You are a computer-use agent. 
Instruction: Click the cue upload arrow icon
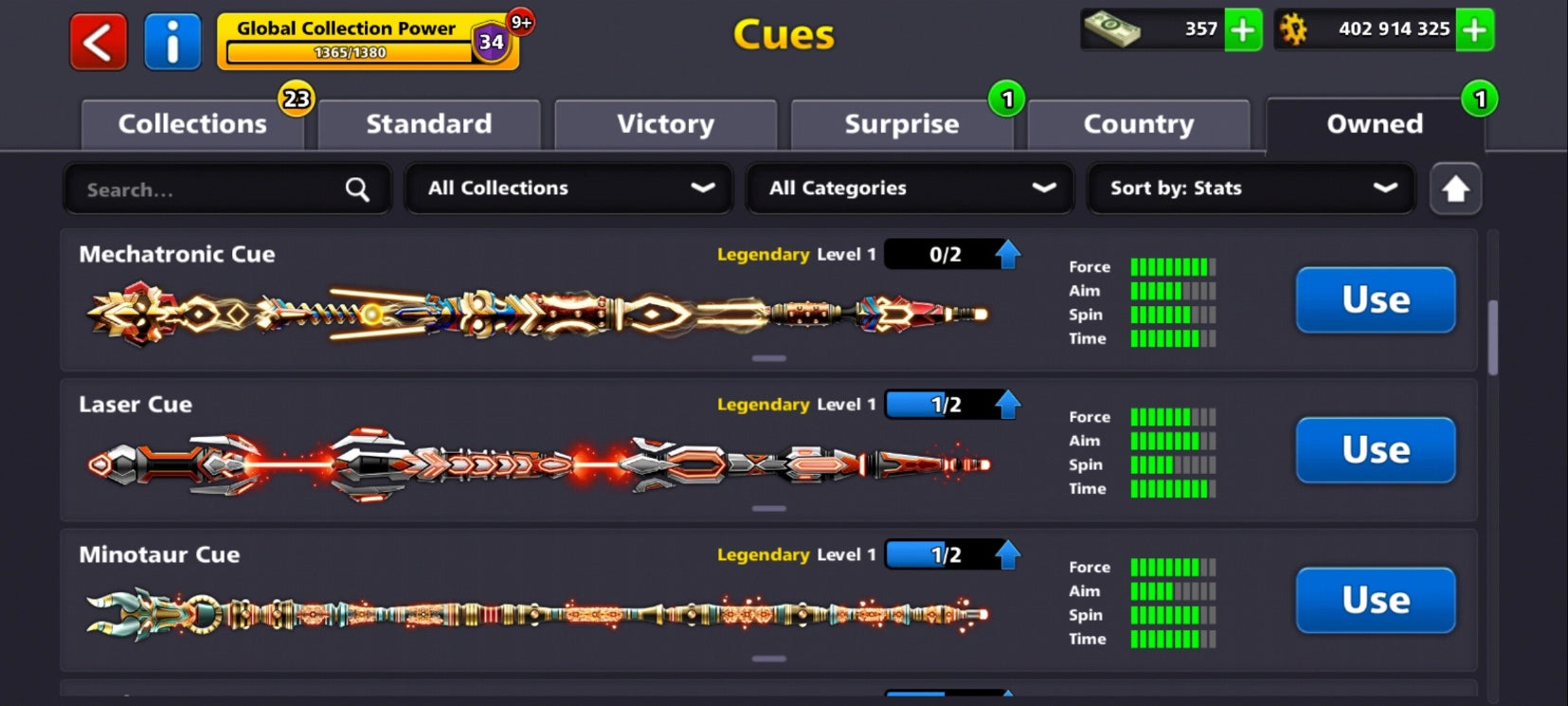[1456, 189]
